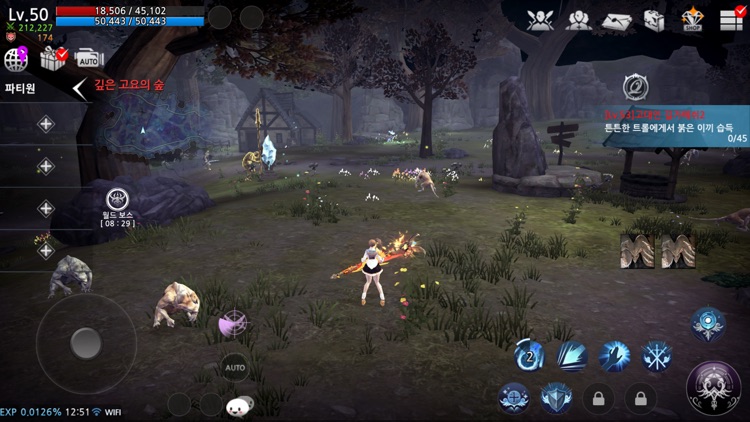The height and width of the screenshot is (422, 750).
Task: Activate the crossed weapons skill
Action: 656,355
